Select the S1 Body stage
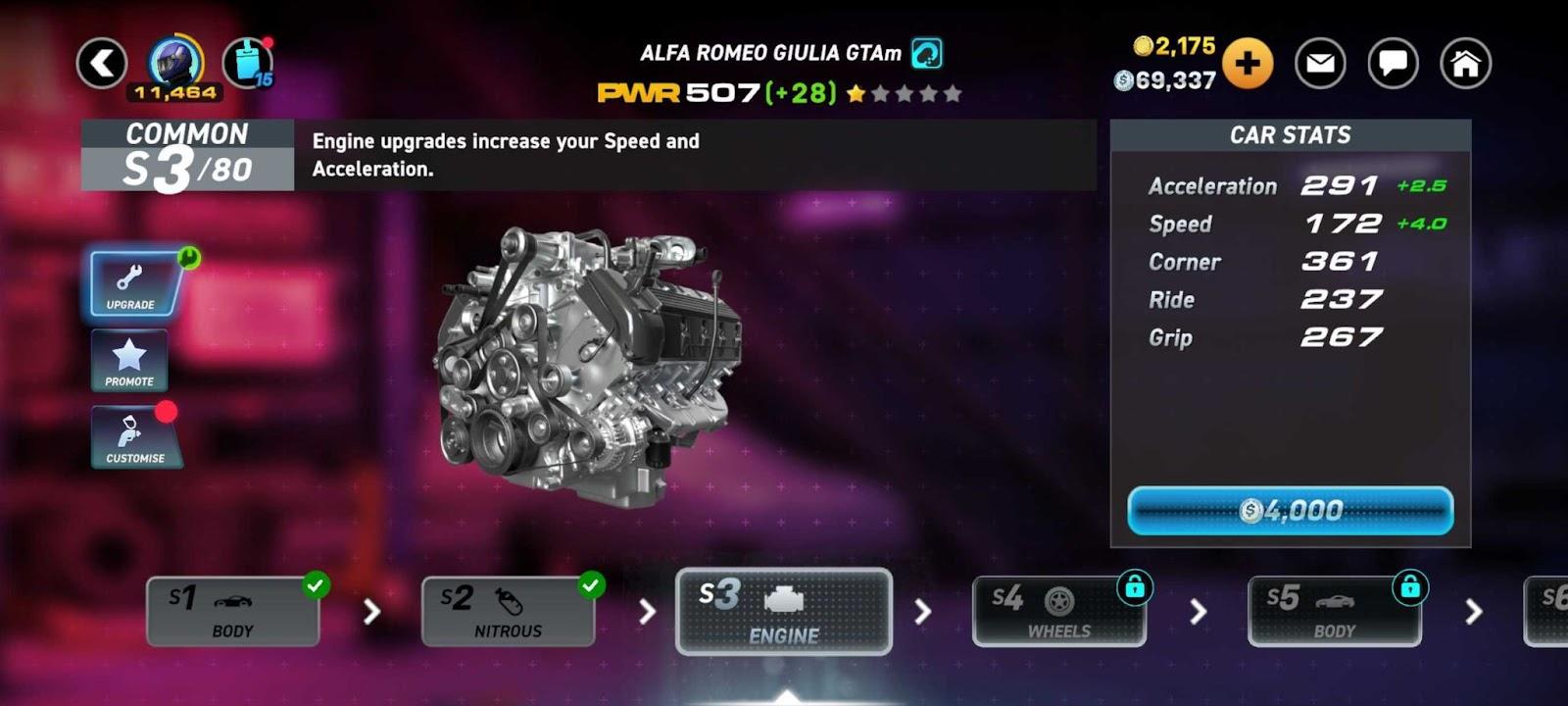This screenshot has width=1568, height=706. 233,611
